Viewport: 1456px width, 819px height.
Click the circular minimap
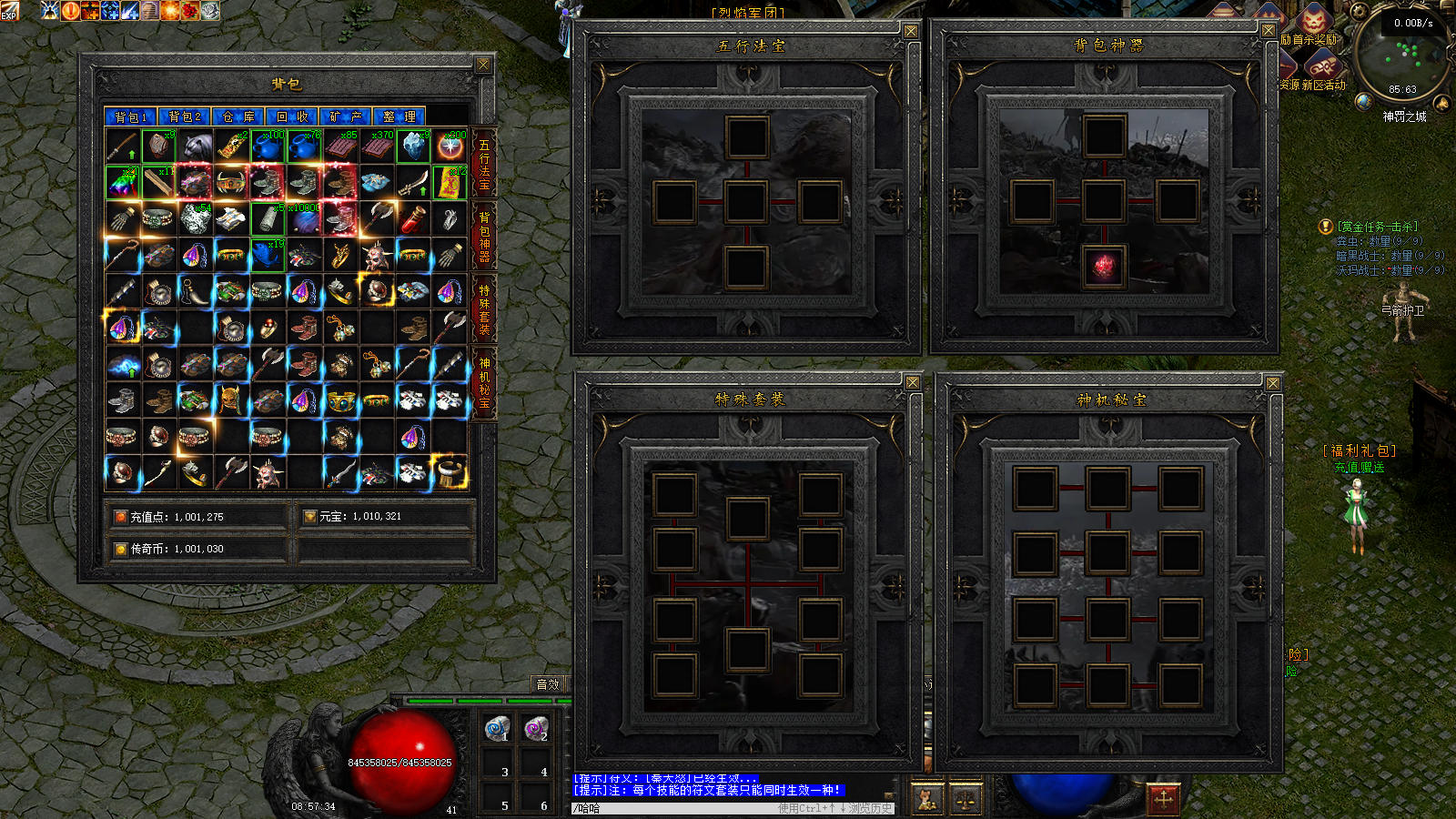tap(1401, 56)
